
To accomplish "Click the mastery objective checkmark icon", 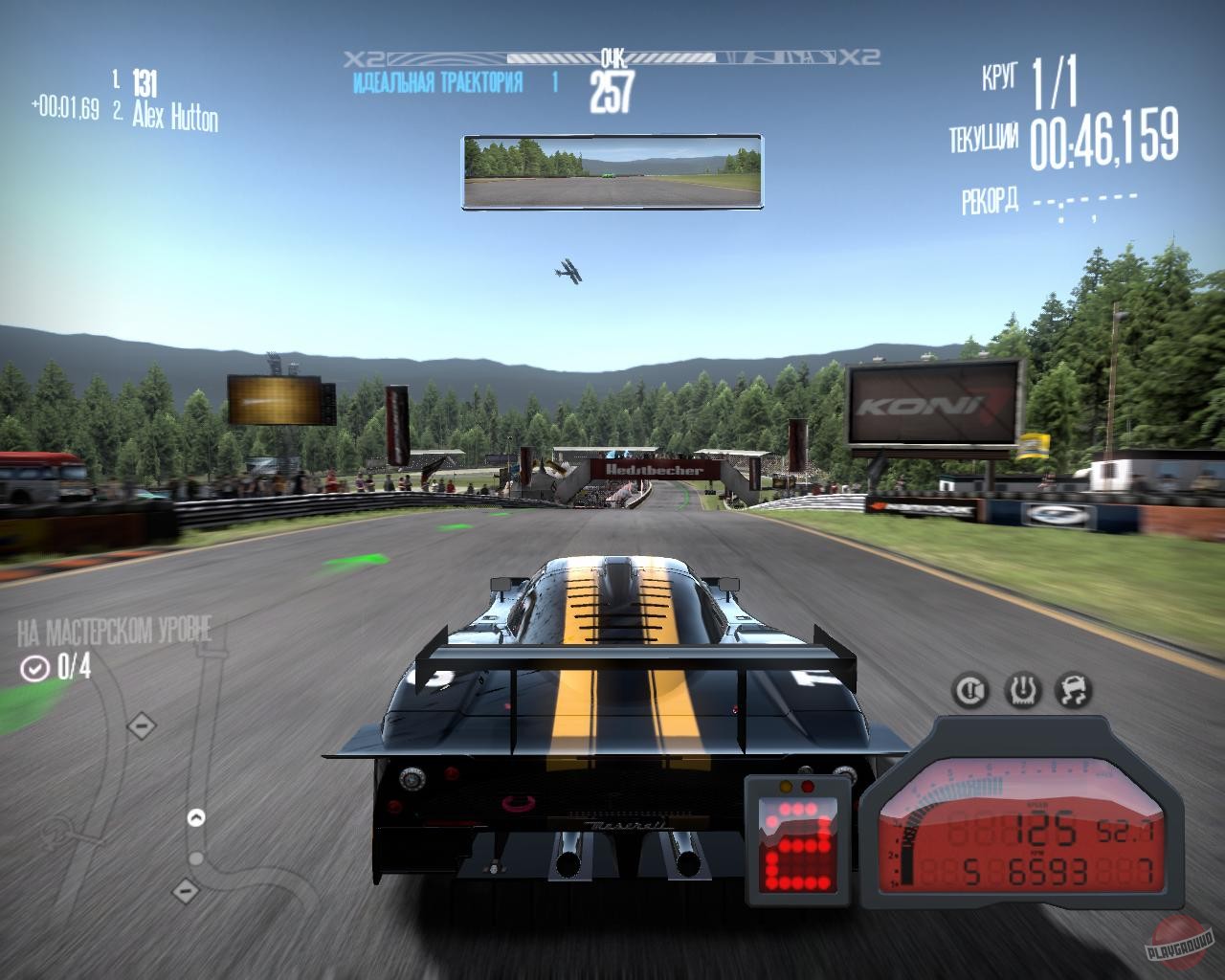I will coord(35,668).
